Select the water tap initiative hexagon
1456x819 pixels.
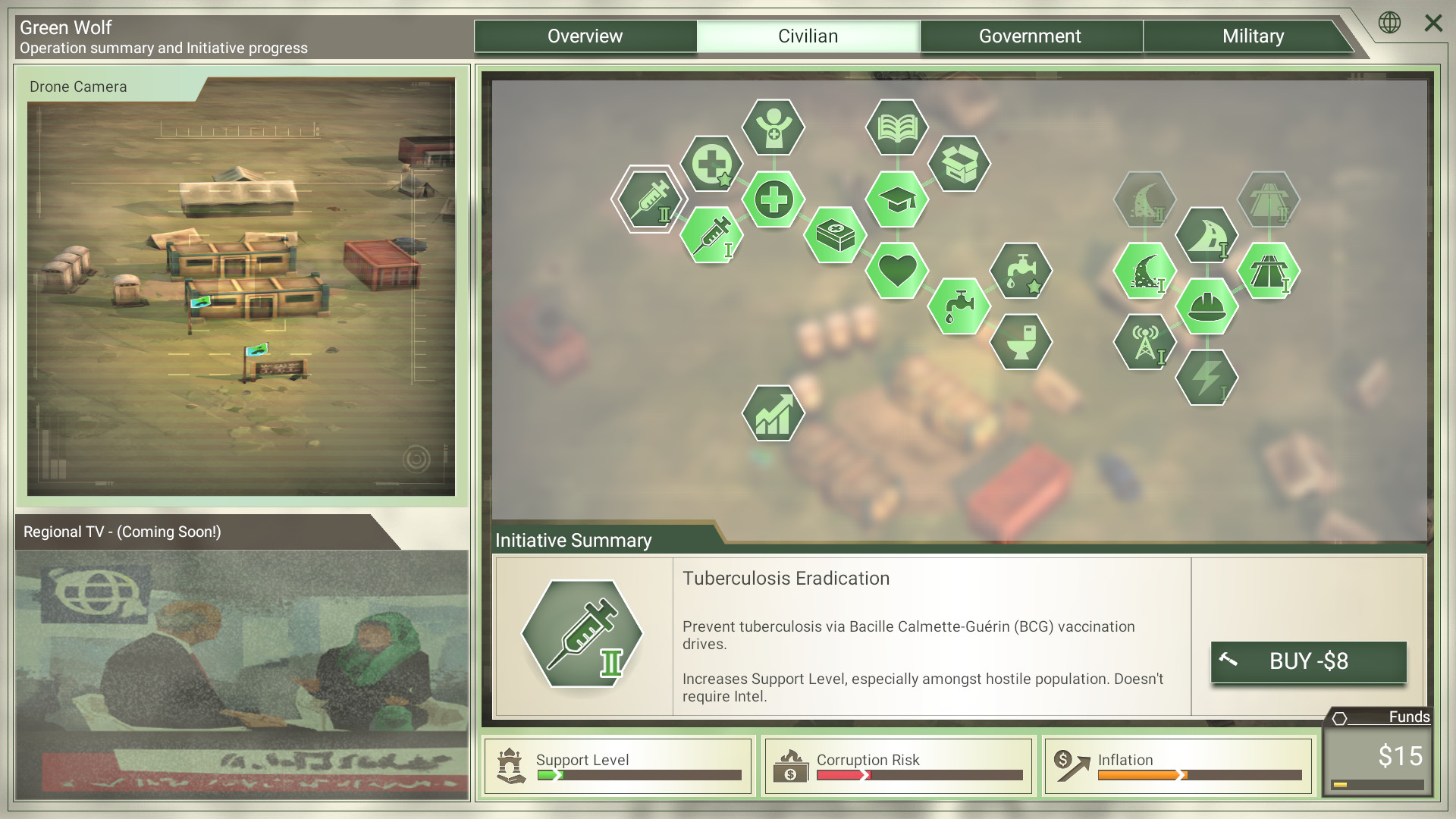pos(959,307)
